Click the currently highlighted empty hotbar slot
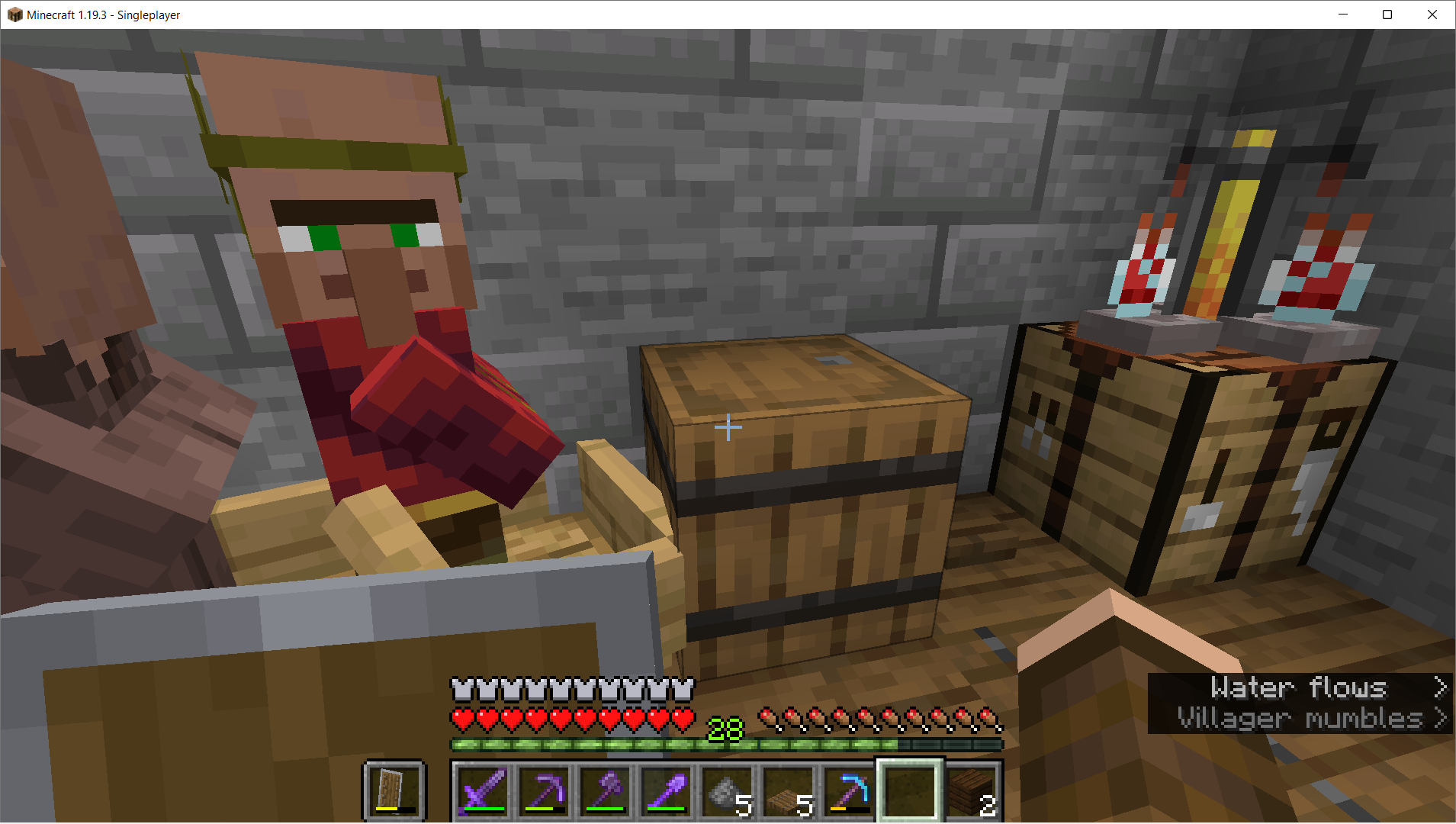 pyautogui.click(x=908, y=791)
